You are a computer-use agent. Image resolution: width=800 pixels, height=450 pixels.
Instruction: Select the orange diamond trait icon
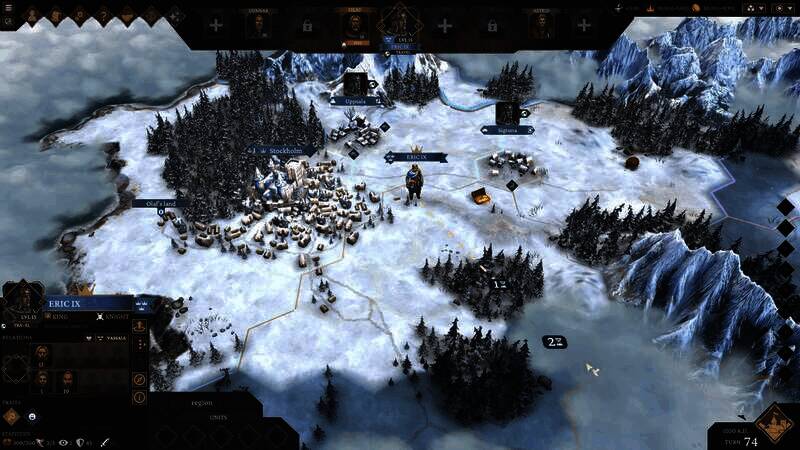tap(13, 415)
